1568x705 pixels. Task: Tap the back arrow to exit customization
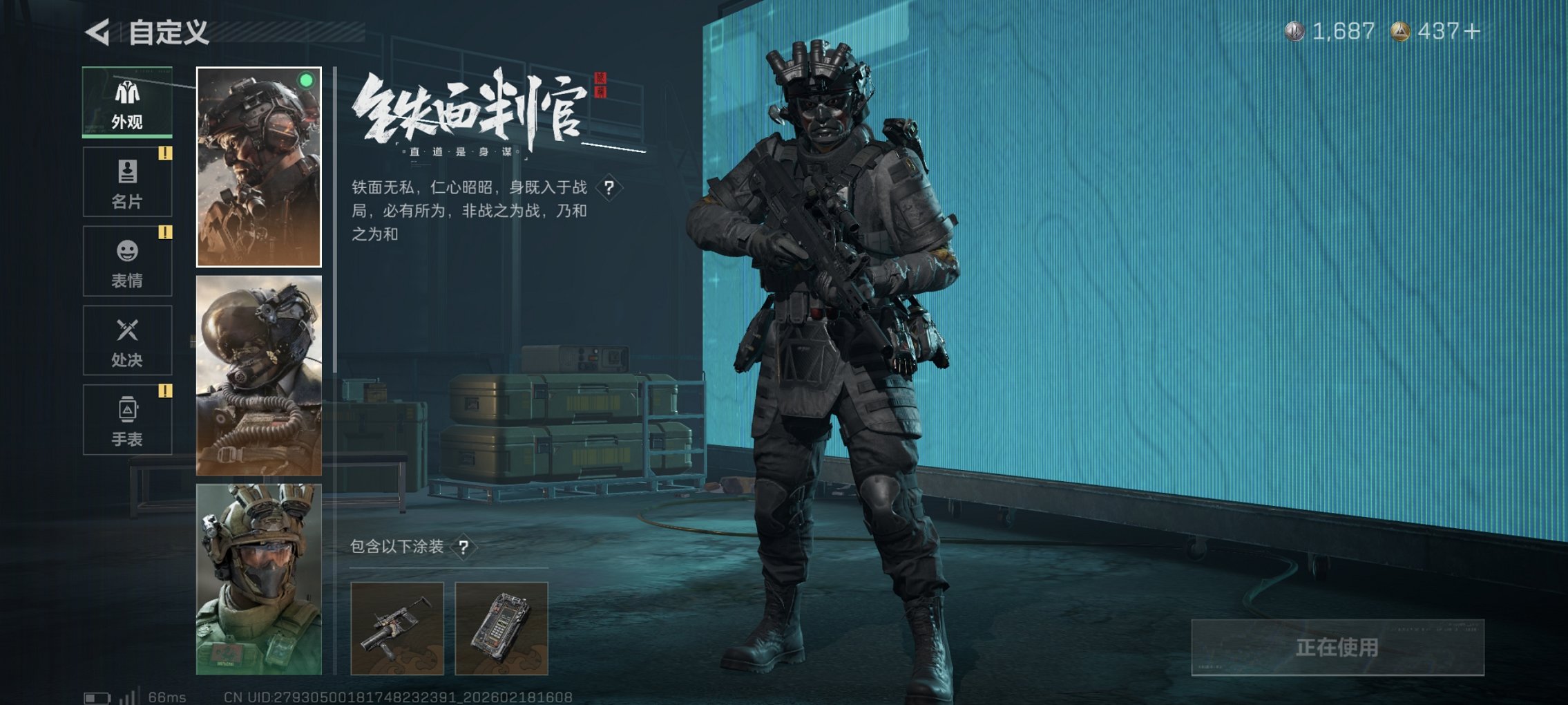(98, 31)
